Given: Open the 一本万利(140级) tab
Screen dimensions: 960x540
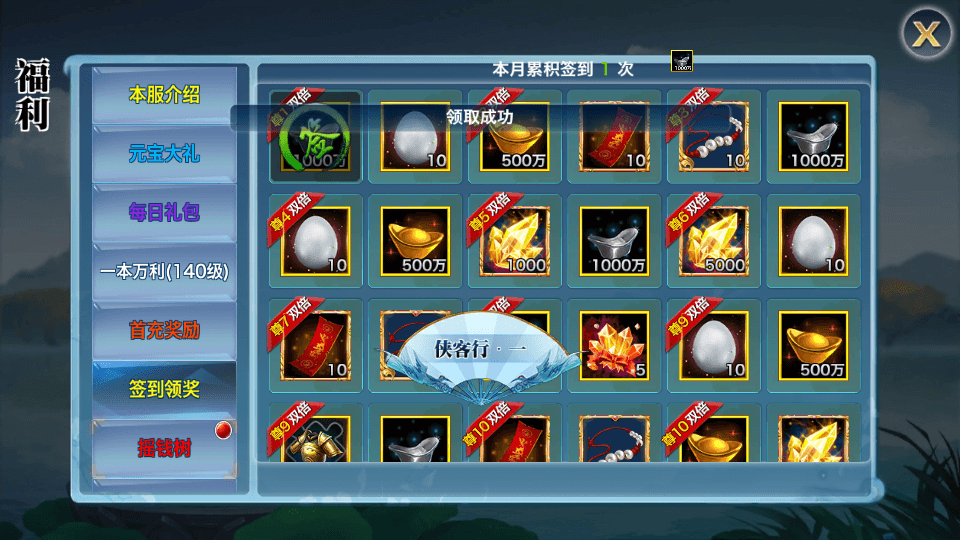Looking at the screenshot, I should (x=165, y=271).
